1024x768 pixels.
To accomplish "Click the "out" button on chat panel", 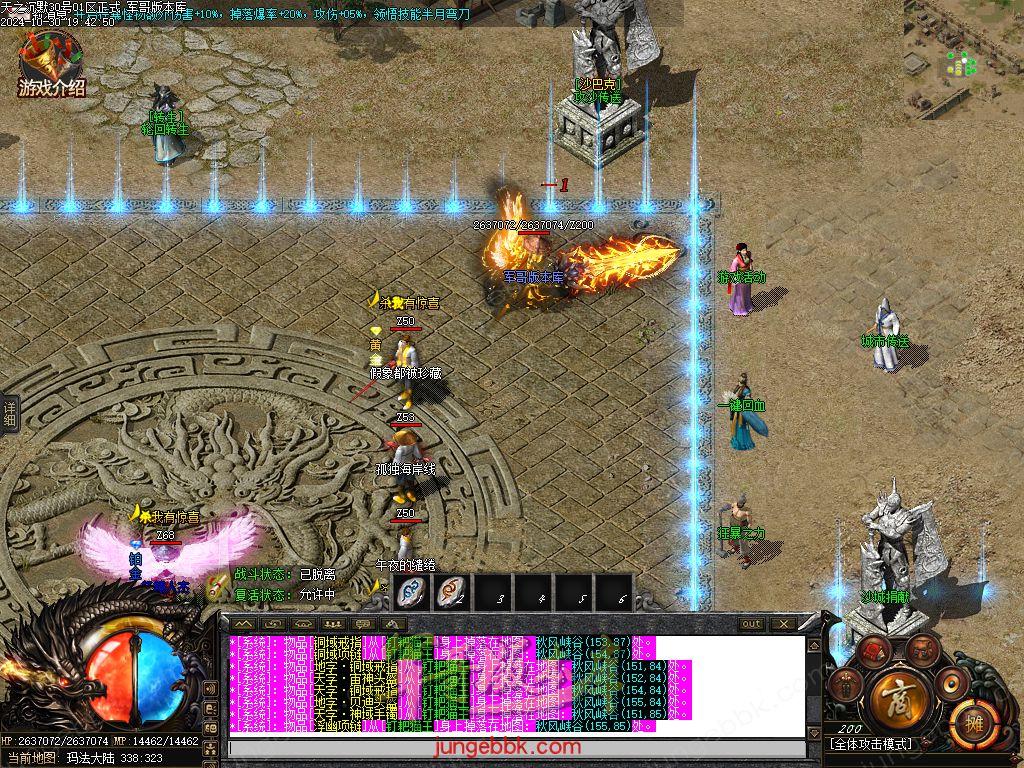I will click(751, 624).
